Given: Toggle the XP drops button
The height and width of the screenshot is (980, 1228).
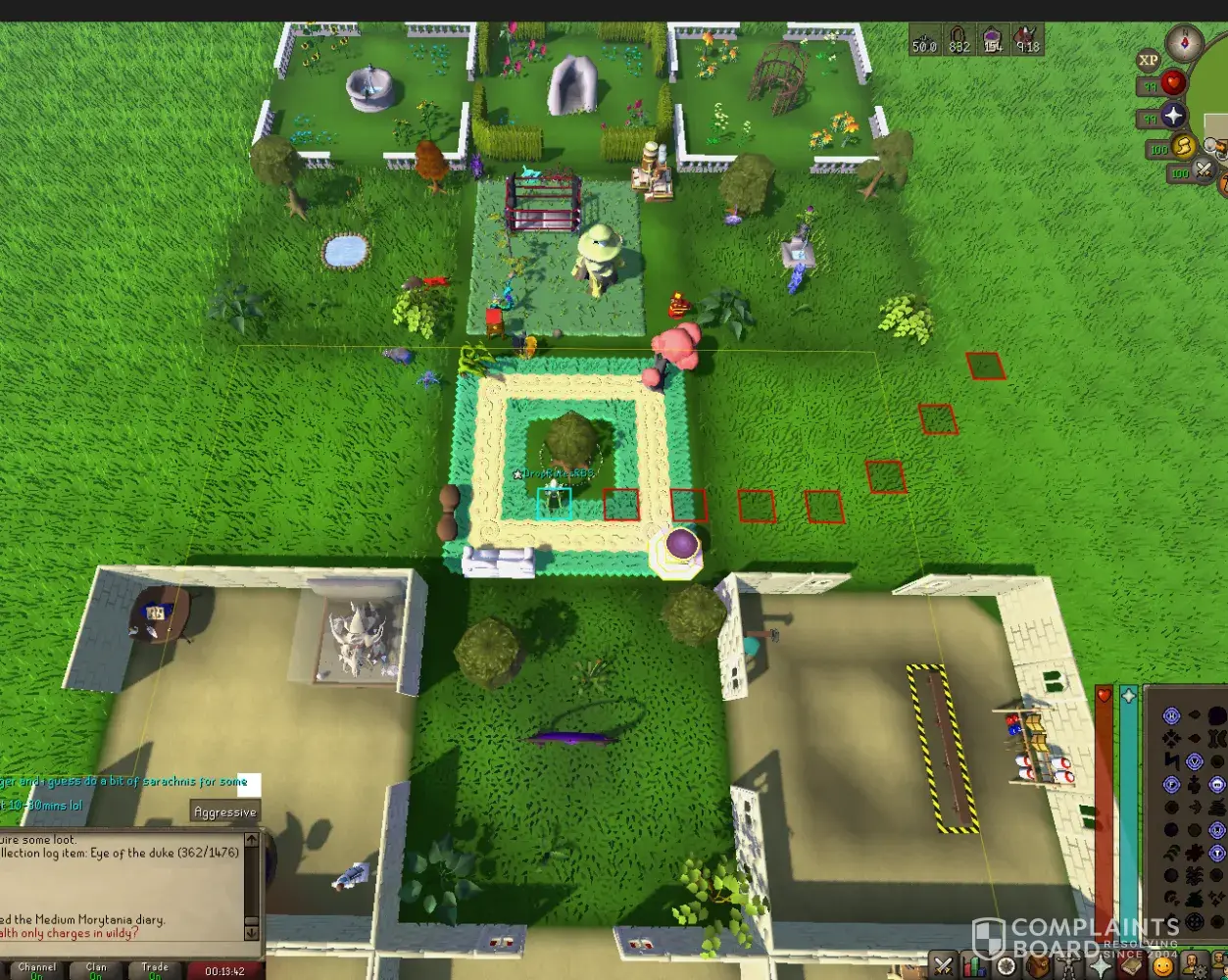Looking at the screenshot, I should (1149, 61).
